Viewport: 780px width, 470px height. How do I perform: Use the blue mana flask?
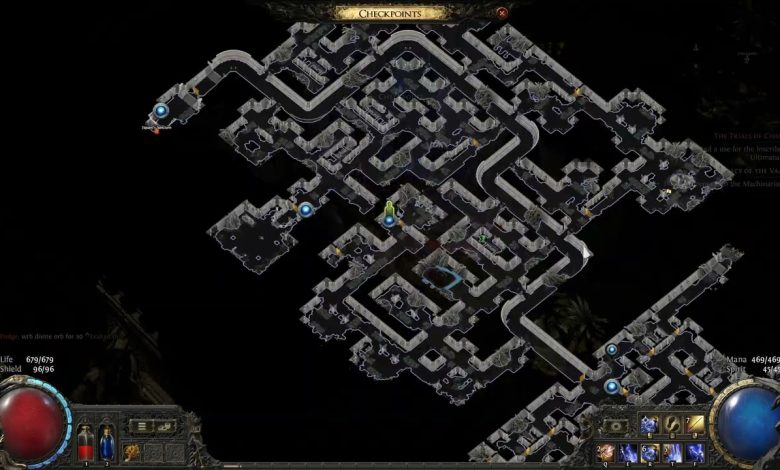click(x=107, y=443)
